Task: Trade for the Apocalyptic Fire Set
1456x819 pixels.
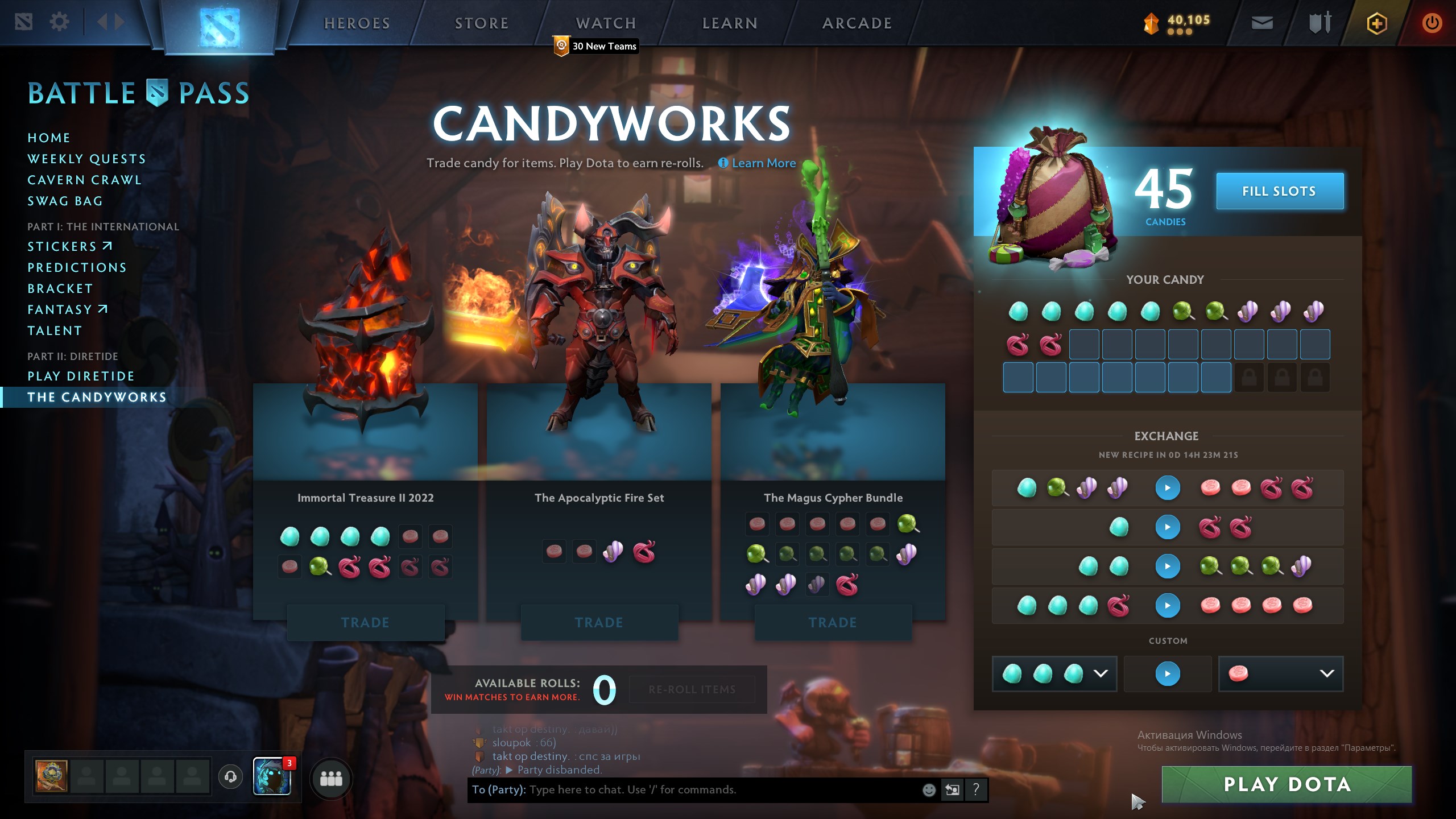Action: point(598,622)
